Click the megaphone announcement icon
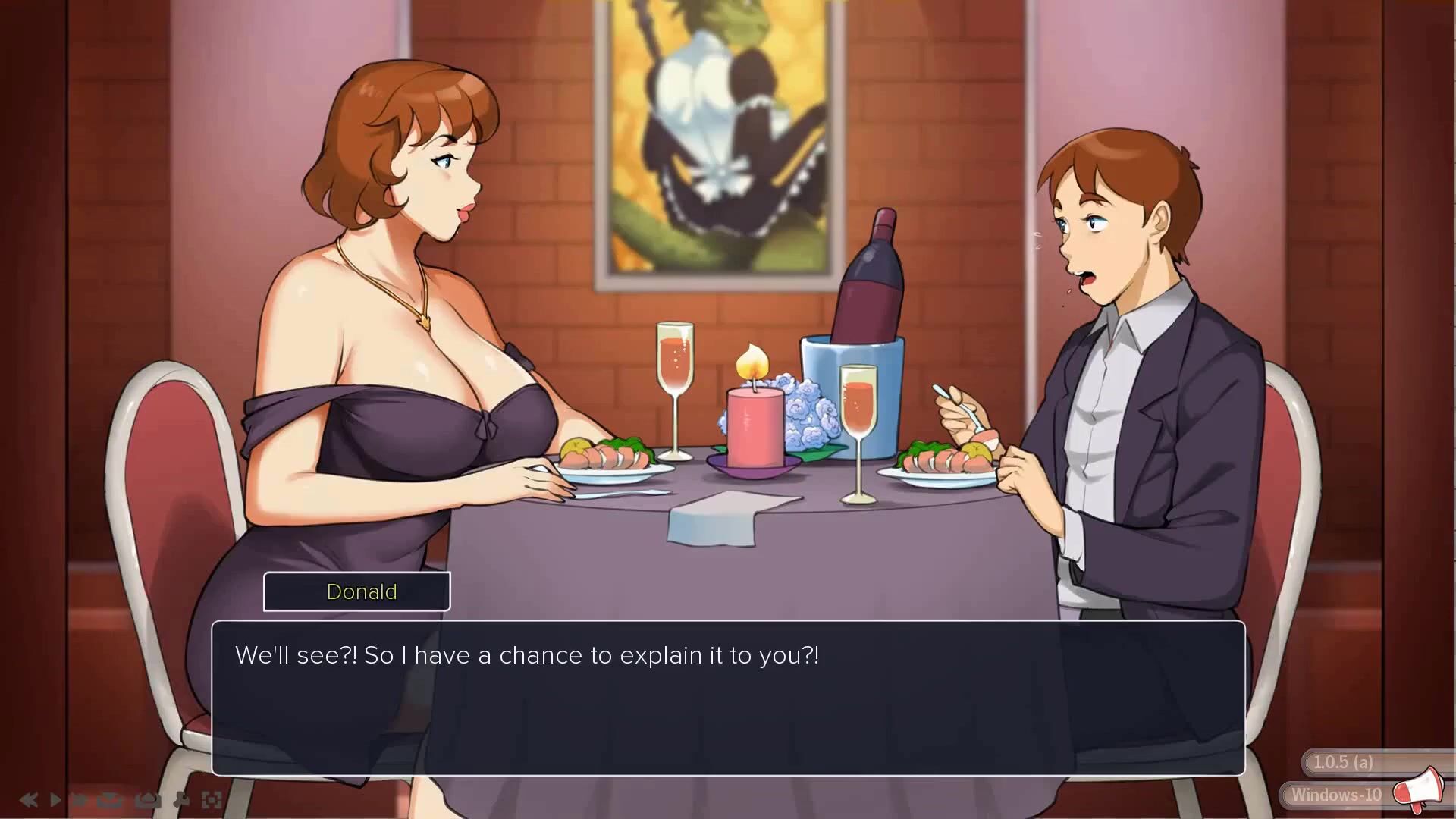The width and height of the screenshot is (1456, 819). pyautogui.click(x=1418, y=789)
